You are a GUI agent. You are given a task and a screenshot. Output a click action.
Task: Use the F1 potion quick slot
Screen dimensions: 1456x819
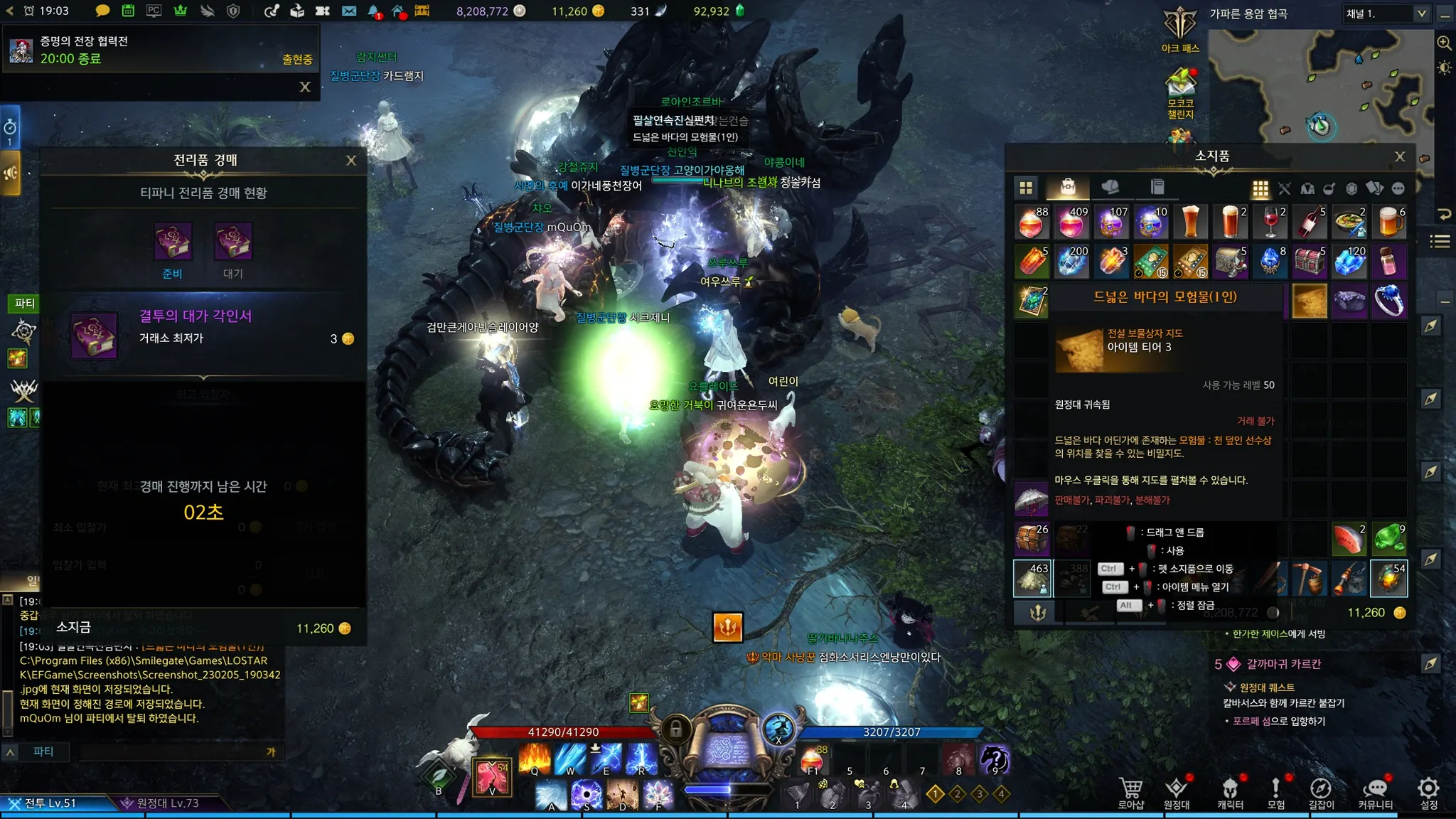(813, 761)
